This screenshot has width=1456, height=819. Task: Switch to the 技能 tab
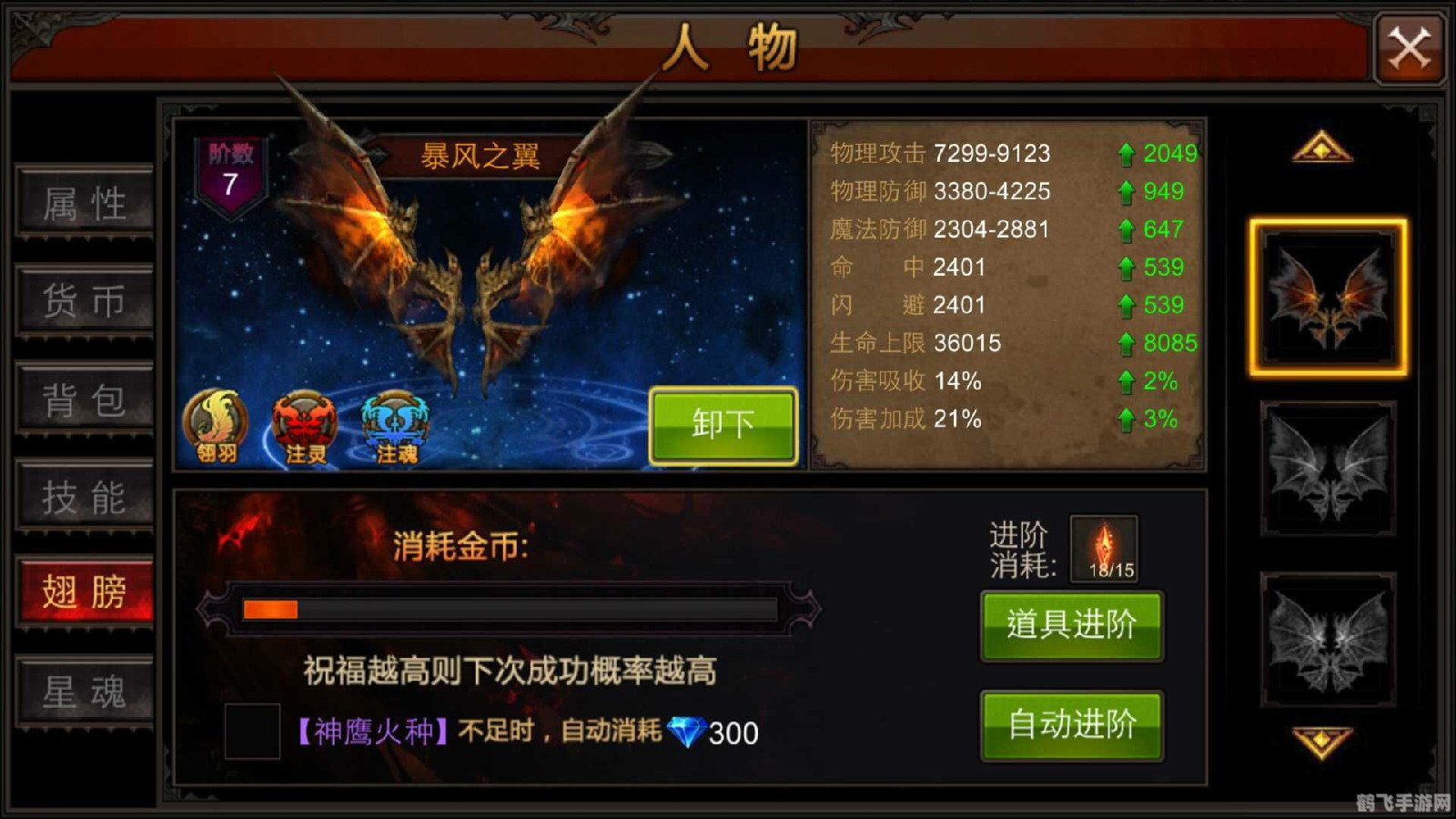point(84,496)
